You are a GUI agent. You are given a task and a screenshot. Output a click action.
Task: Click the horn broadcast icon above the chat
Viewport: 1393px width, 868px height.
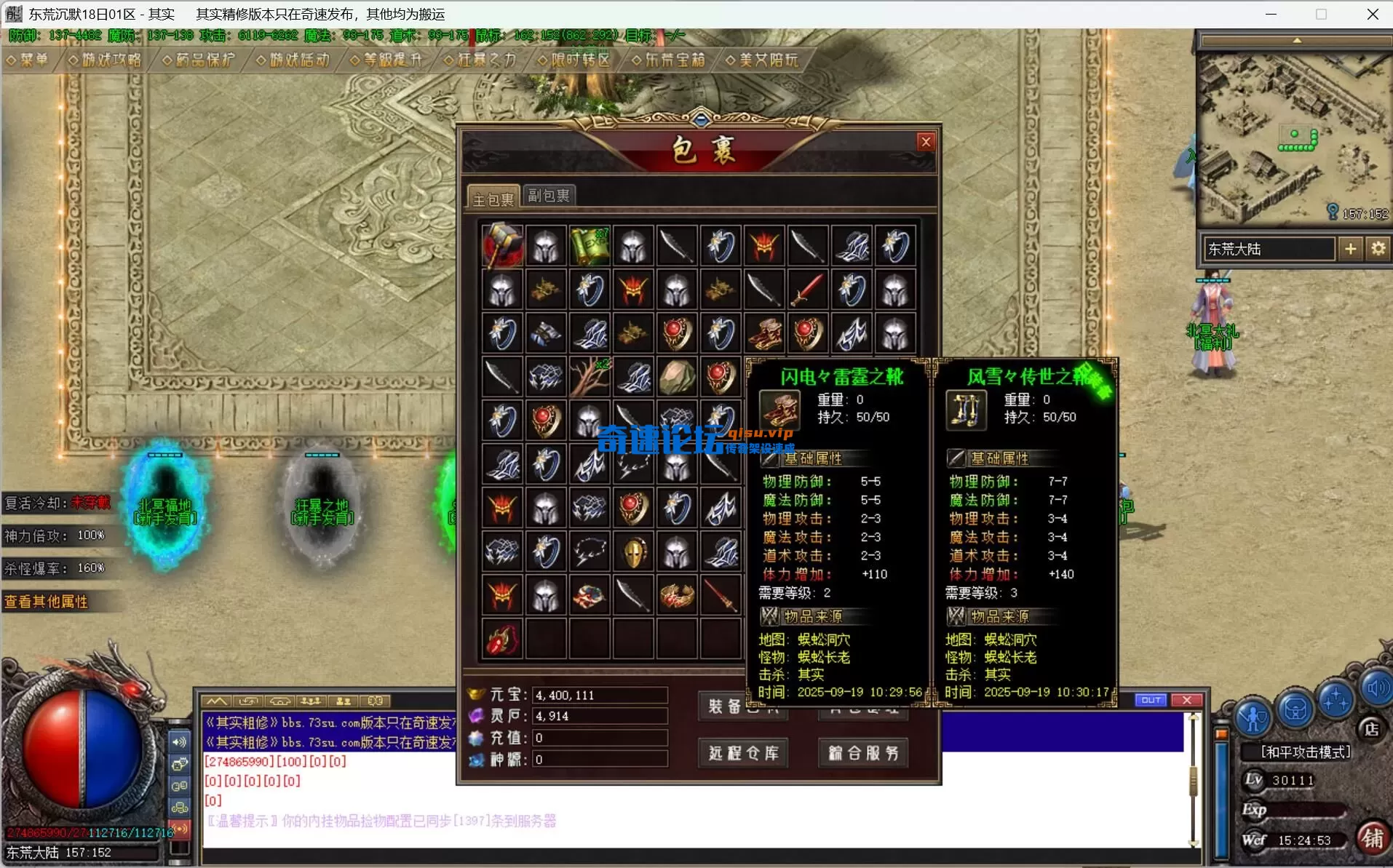(x=280, y=701)
